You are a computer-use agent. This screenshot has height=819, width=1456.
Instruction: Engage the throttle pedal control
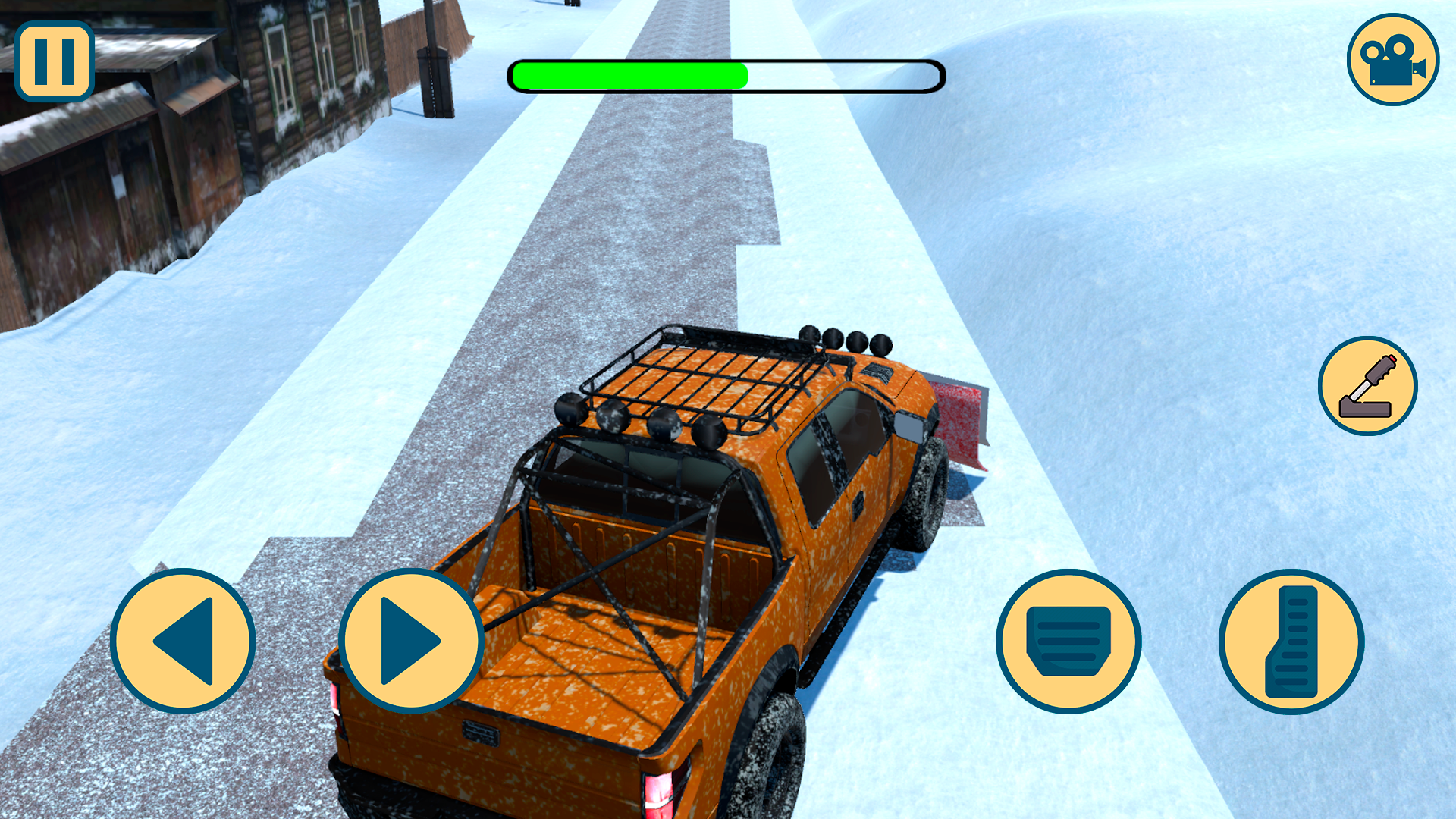click(1289, 641)
